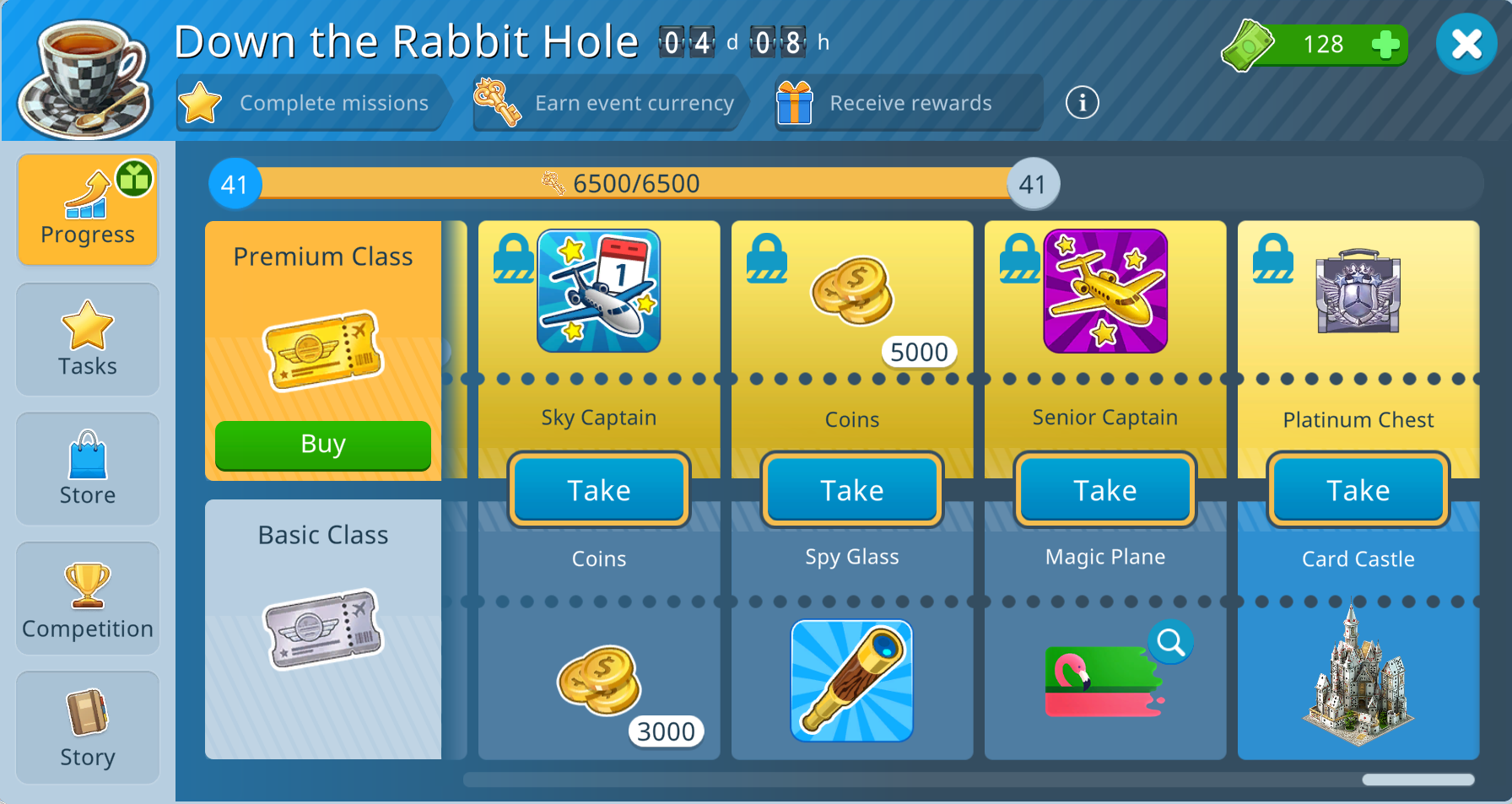Take the Senior Captain reward
The height and width of the screenshot is (804, 1512).
click(1105, 490)
